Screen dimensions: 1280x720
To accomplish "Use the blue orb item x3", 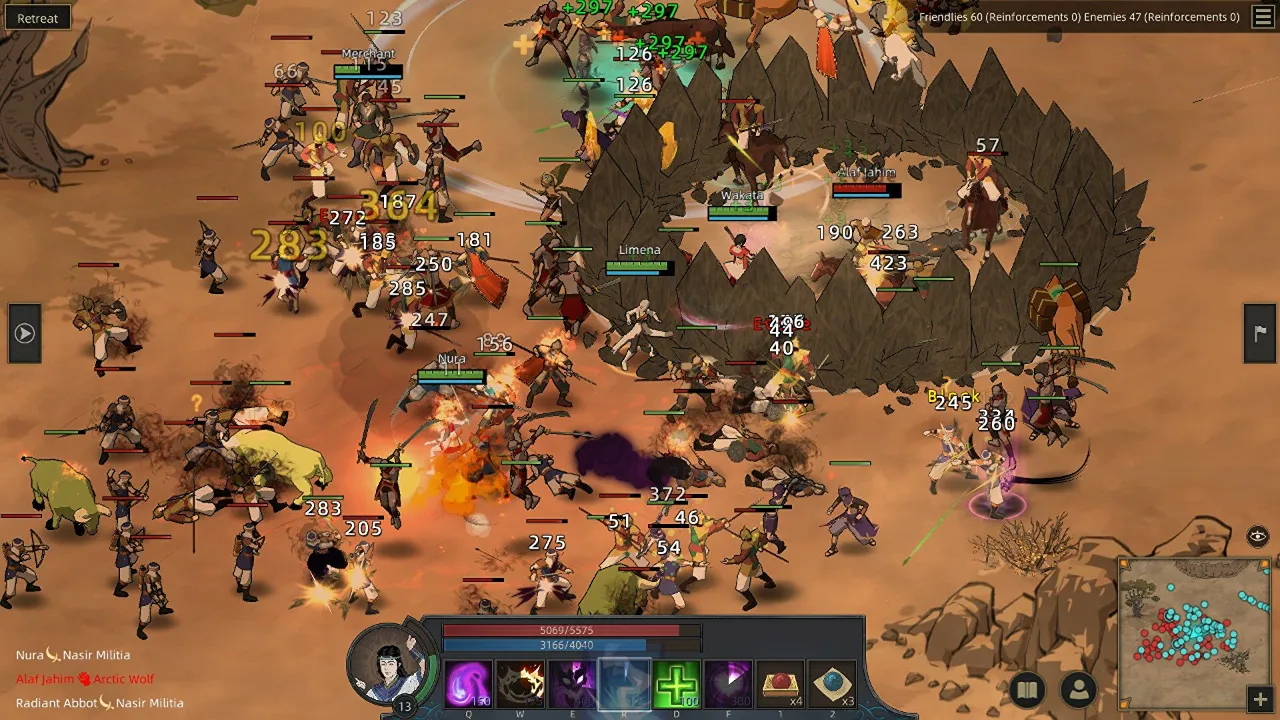I will click(x=832, y=684).
